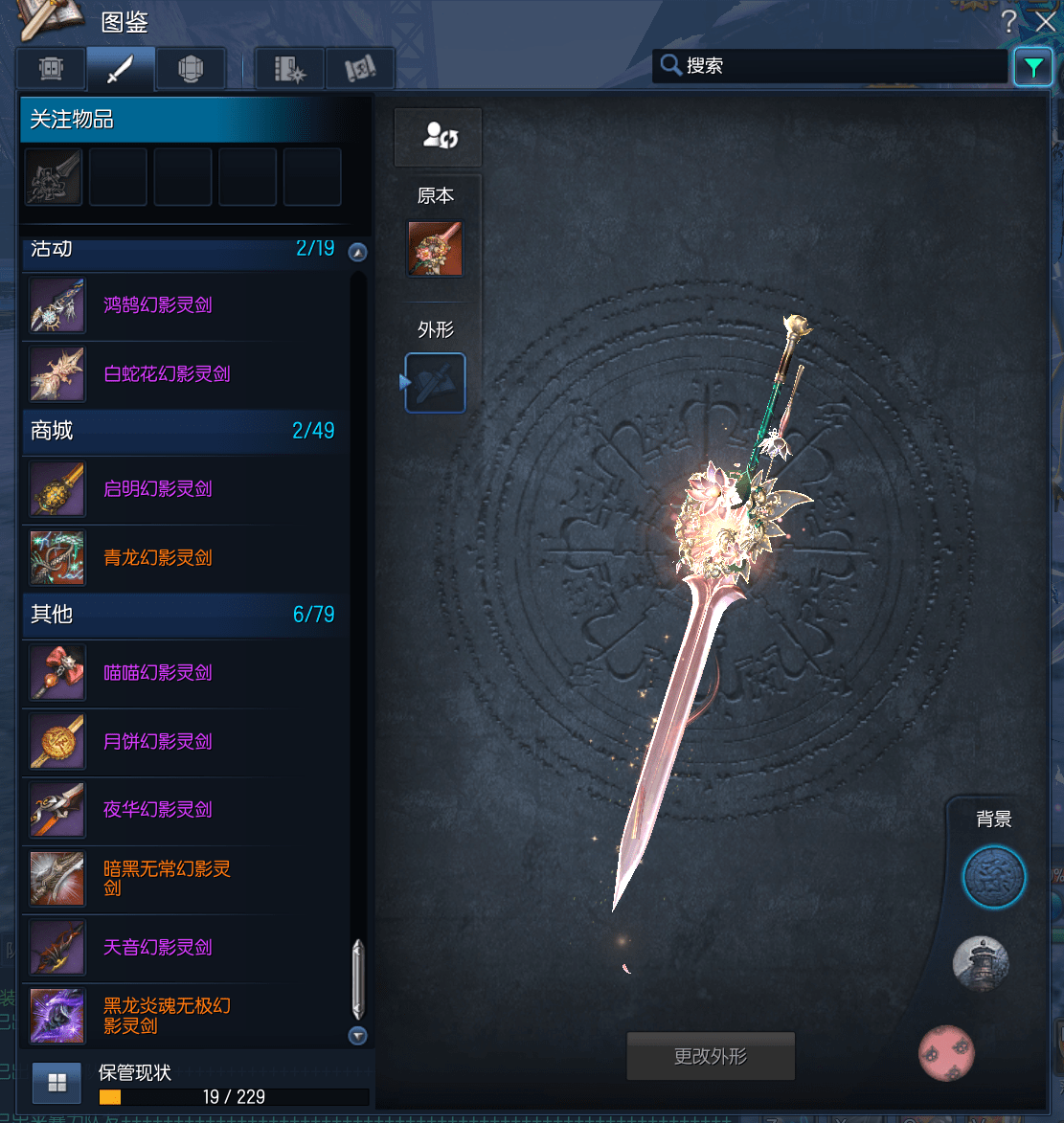This screenshot has width=1064, height=1123.
Task: Select the 天音幻影灵剑 entry
Action: pos(158,948)
